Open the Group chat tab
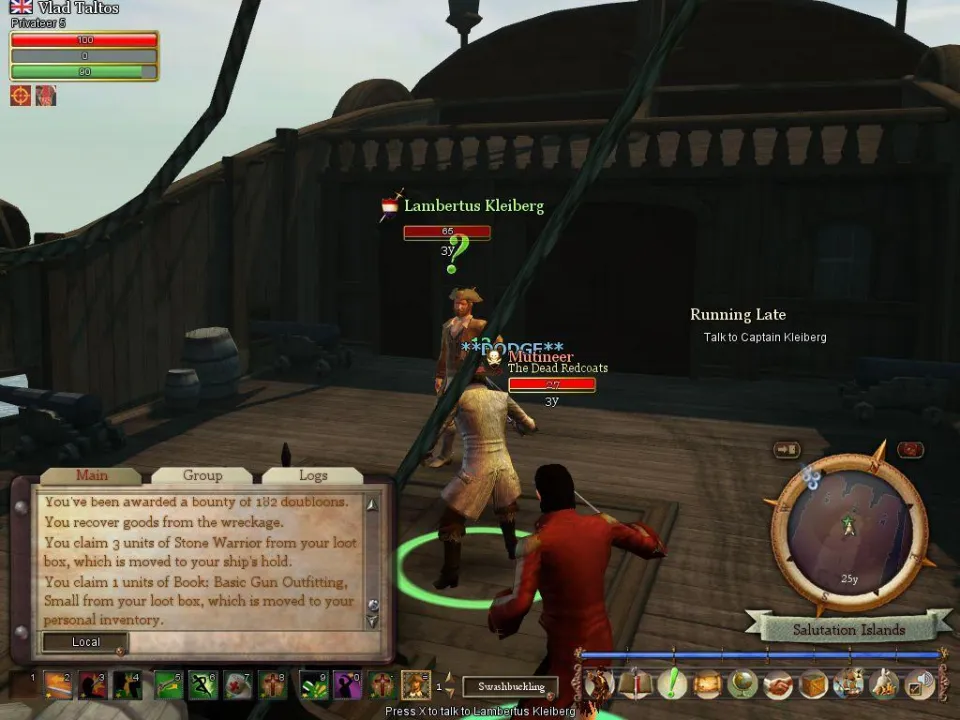The width and height of the screenshot is (960, 720). [x=202, y=476]
